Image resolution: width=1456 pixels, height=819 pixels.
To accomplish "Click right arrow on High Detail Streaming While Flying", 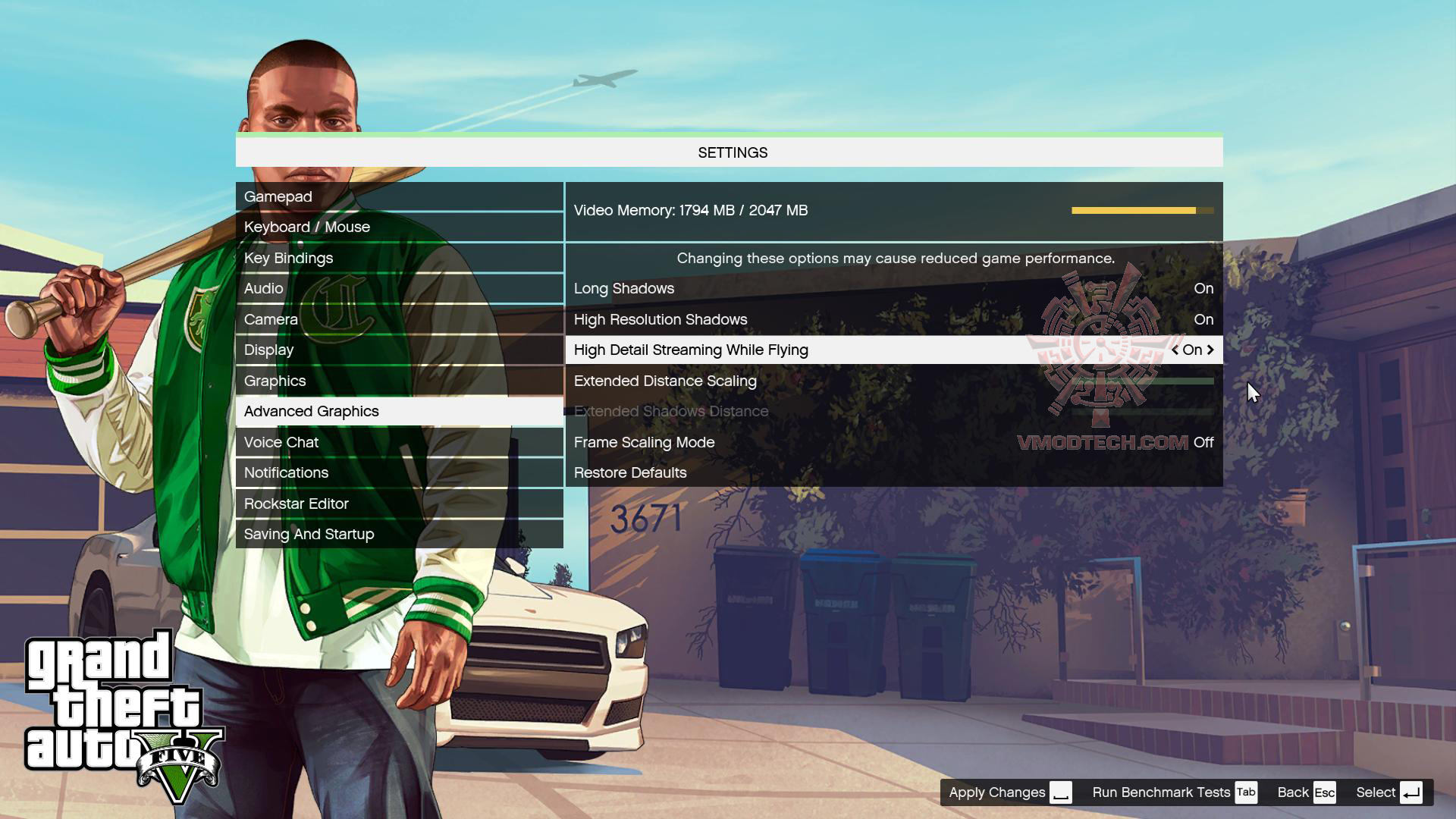I will click(1212, 350).
